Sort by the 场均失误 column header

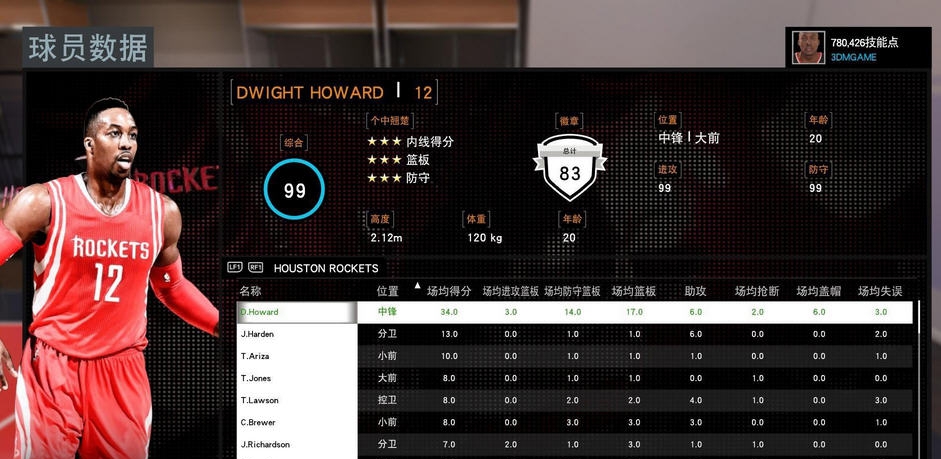coord(880,291)
